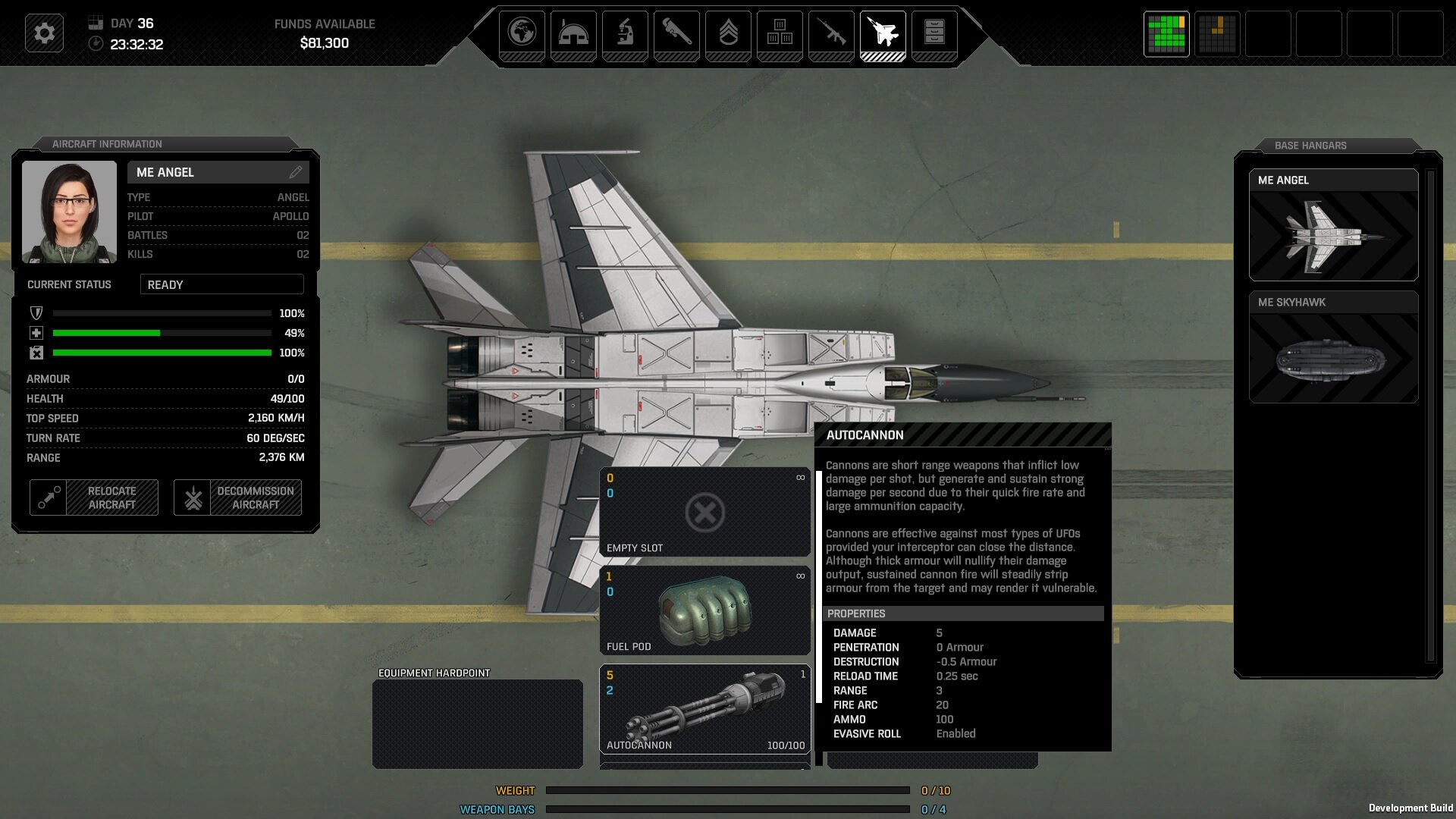Click the Relocate Aircraft button

94,497
